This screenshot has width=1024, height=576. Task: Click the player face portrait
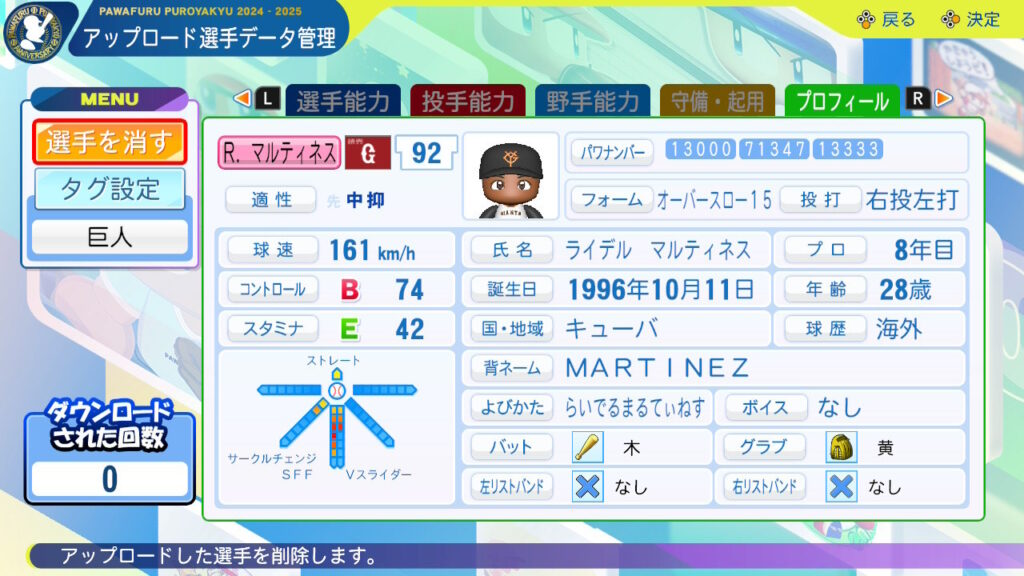510,175
